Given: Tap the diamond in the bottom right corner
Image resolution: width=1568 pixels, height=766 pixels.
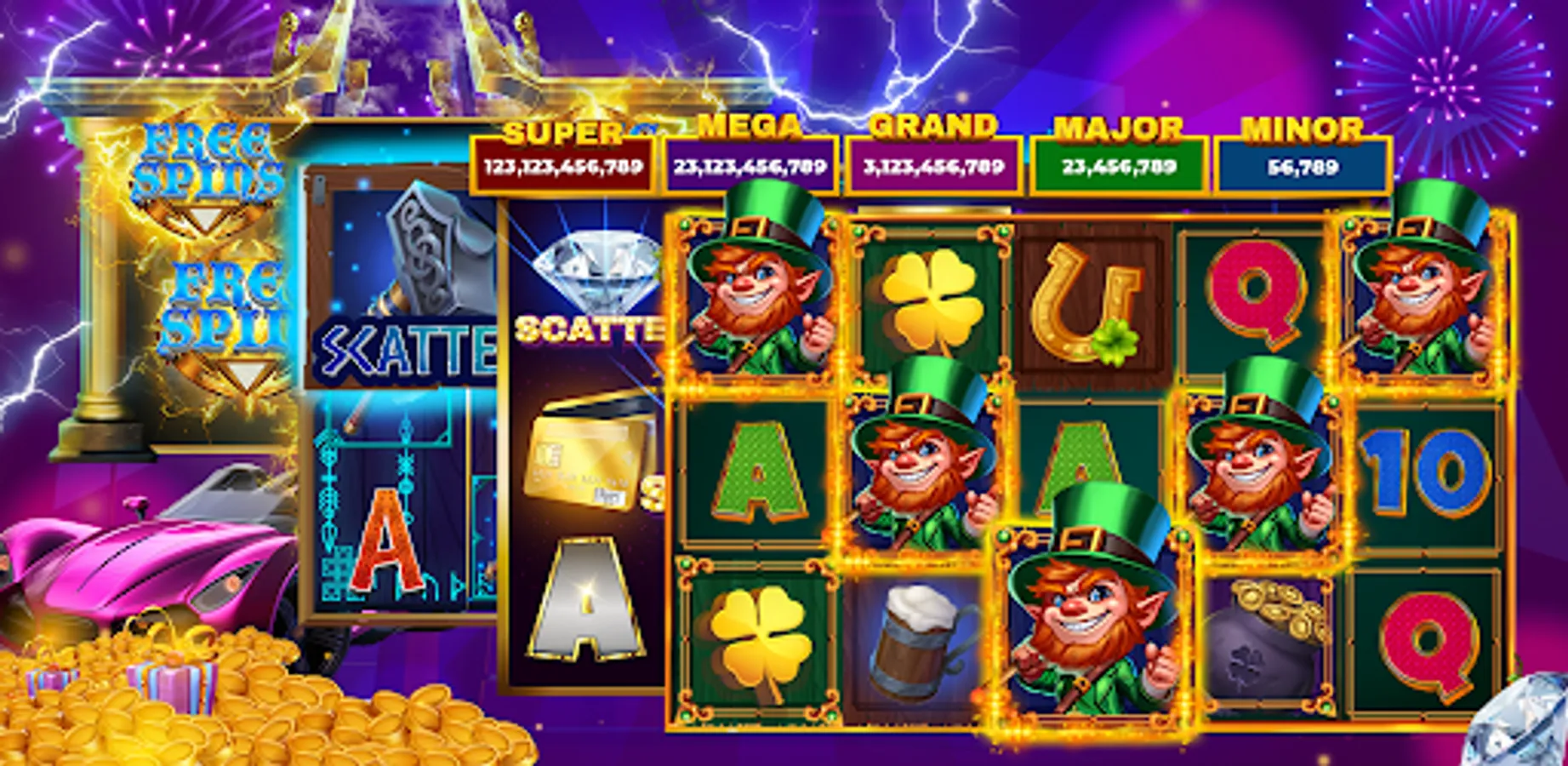Looking at the screenshot, I should 1521,732.
